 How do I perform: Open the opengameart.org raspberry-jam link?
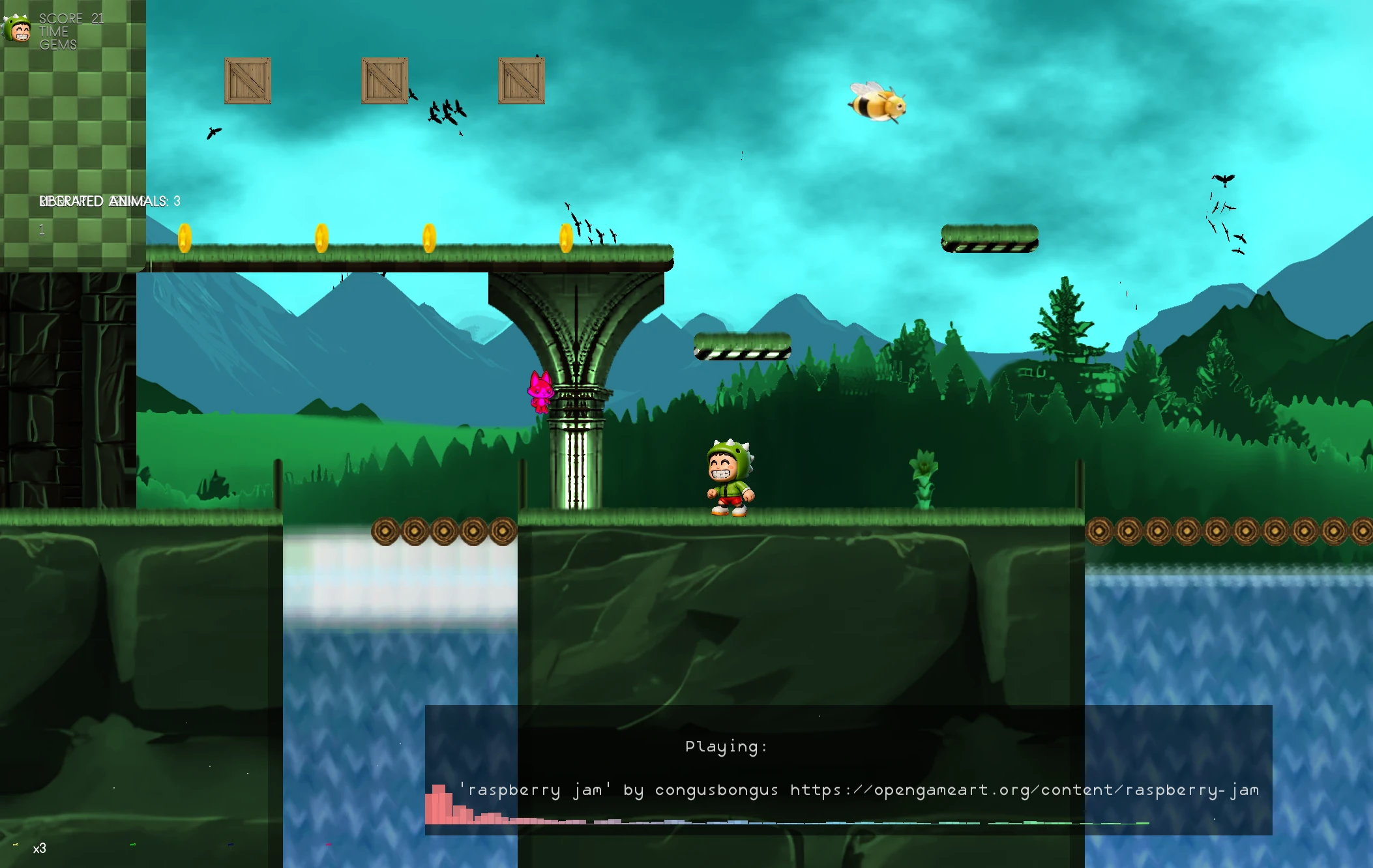tap(1024, 790)
